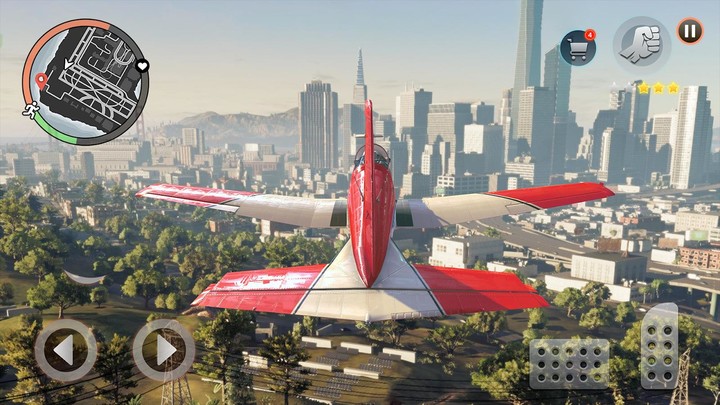Open the circular minimap

click(85, 82)
